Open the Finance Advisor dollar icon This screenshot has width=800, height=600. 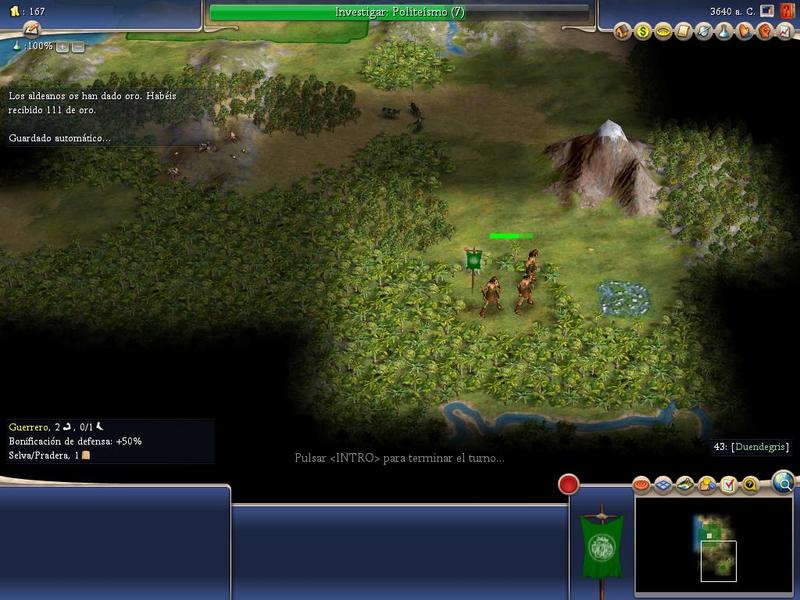tap(644, 31)
